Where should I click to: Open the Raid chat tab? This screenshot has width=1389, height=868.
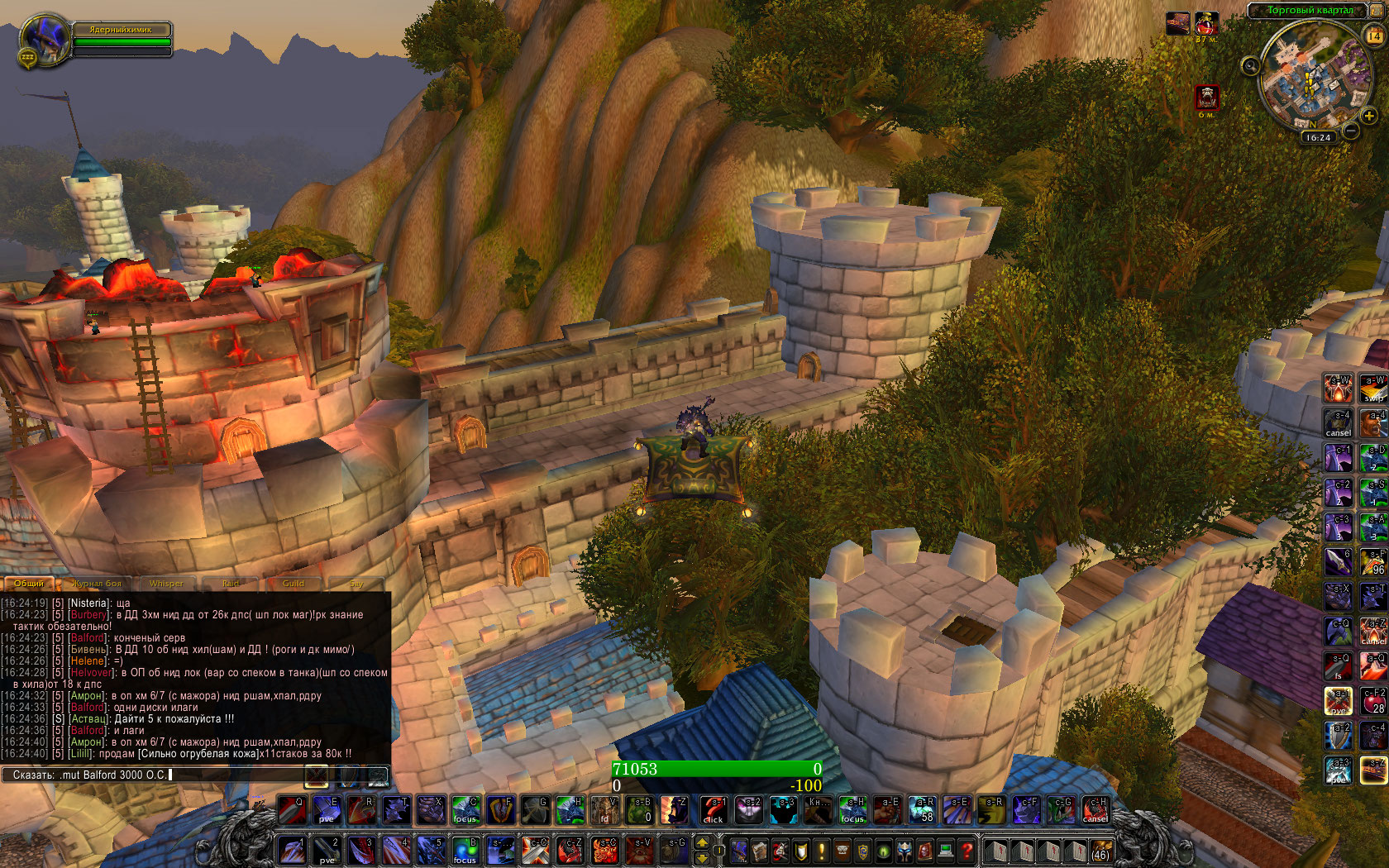tap(231, 584)
